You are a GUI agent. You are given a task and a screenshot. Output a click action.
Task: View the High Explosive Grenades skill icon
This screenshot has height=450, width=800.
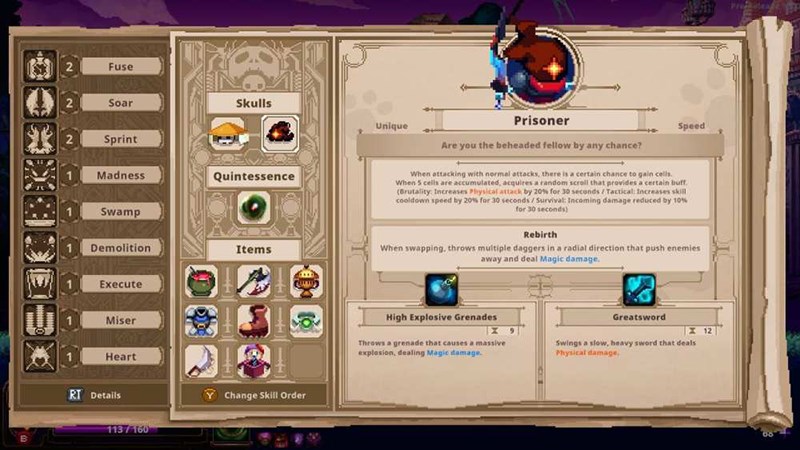[441, 289]
